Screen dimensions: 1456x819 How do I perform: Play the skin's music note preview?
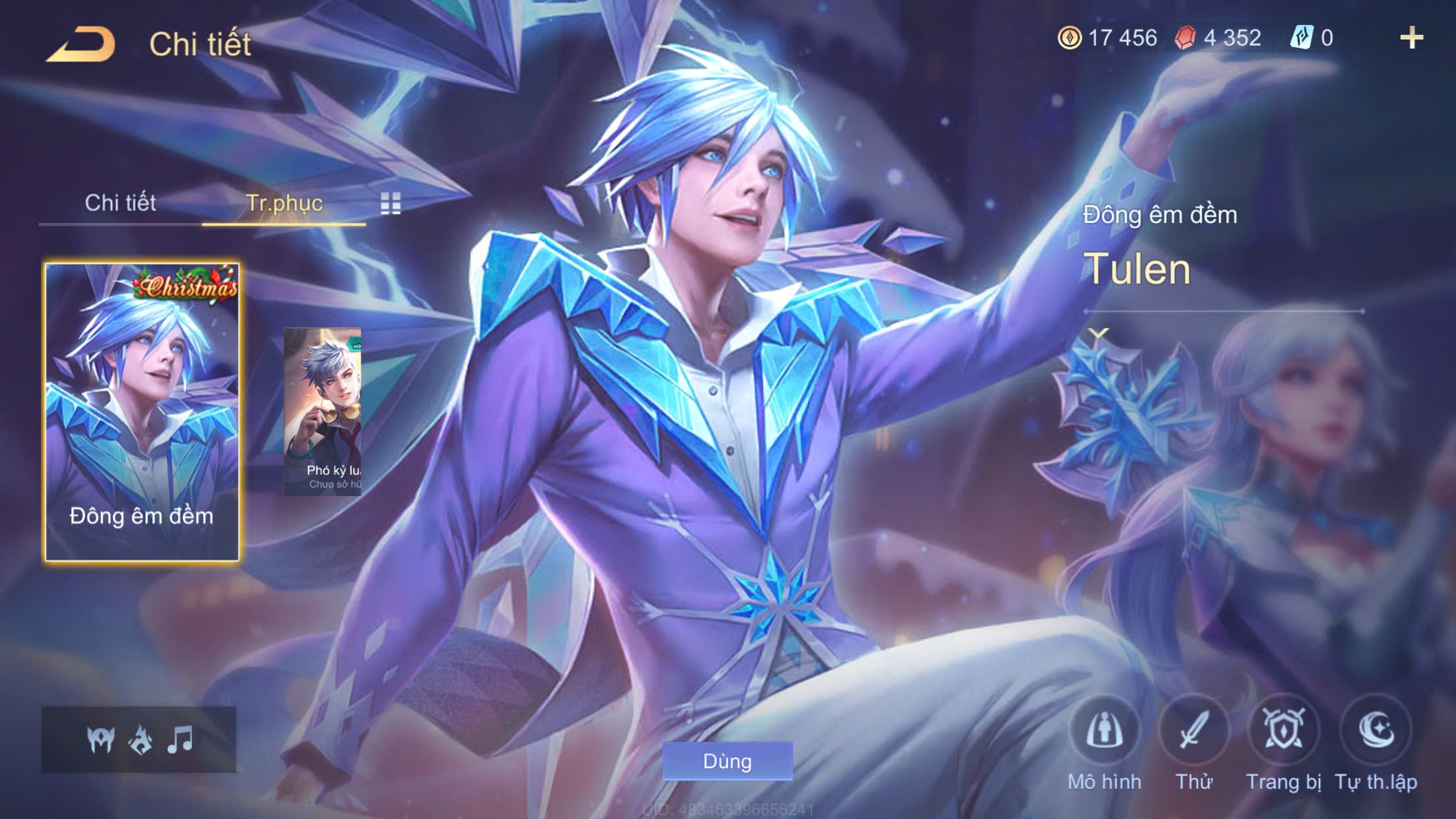180,739
